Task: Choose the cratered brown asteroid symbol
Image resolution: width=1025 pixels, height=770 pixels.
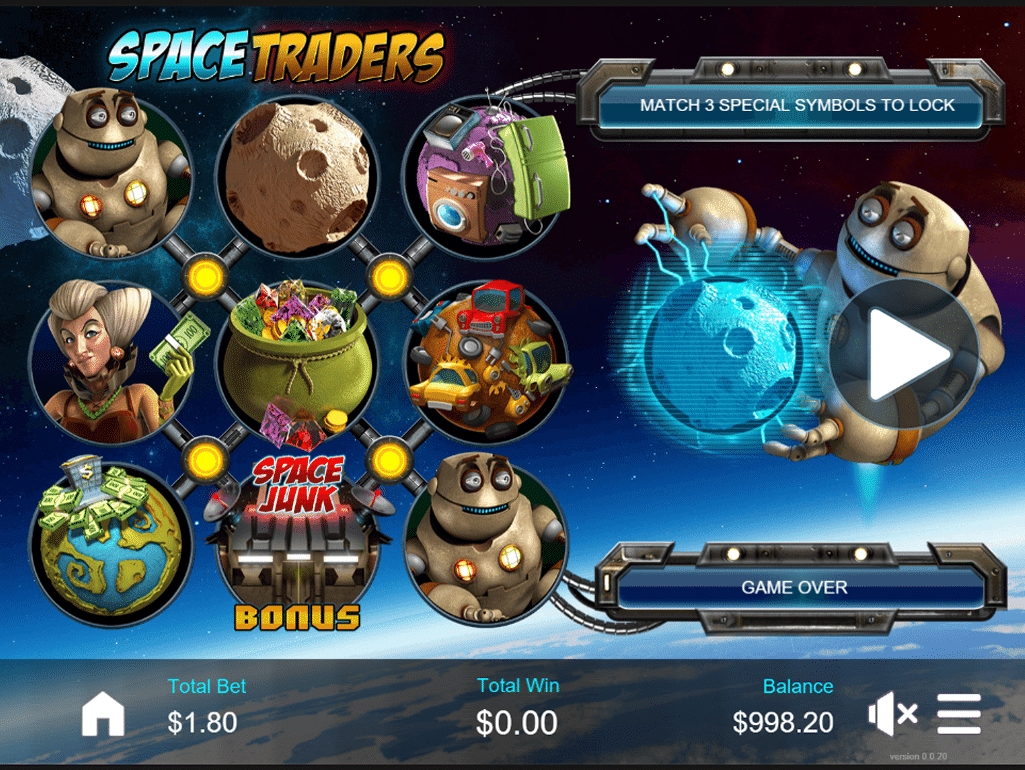Action: (297, 177)
